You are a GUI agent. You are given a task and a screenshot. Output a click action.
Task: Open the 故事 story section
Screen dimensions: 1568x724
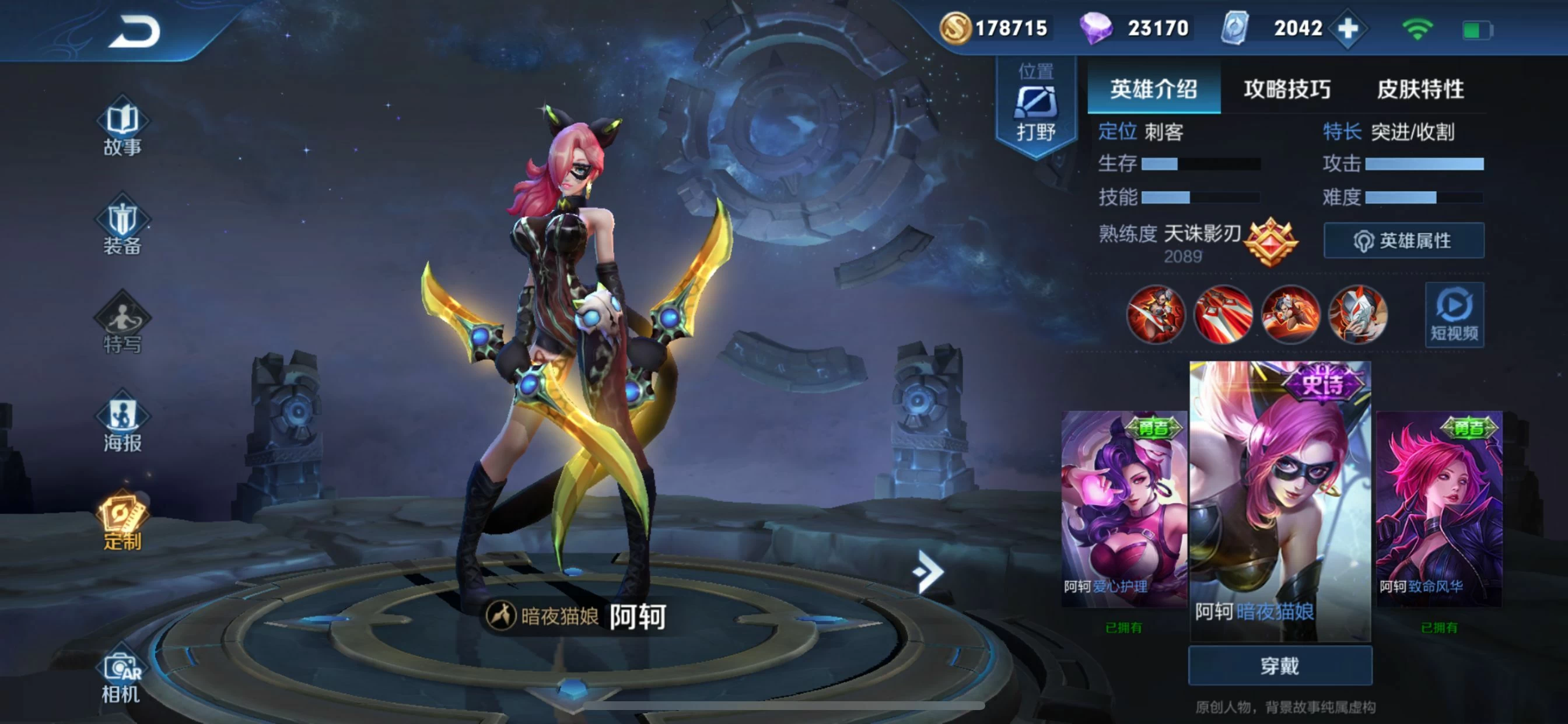[x=123, y=129]
